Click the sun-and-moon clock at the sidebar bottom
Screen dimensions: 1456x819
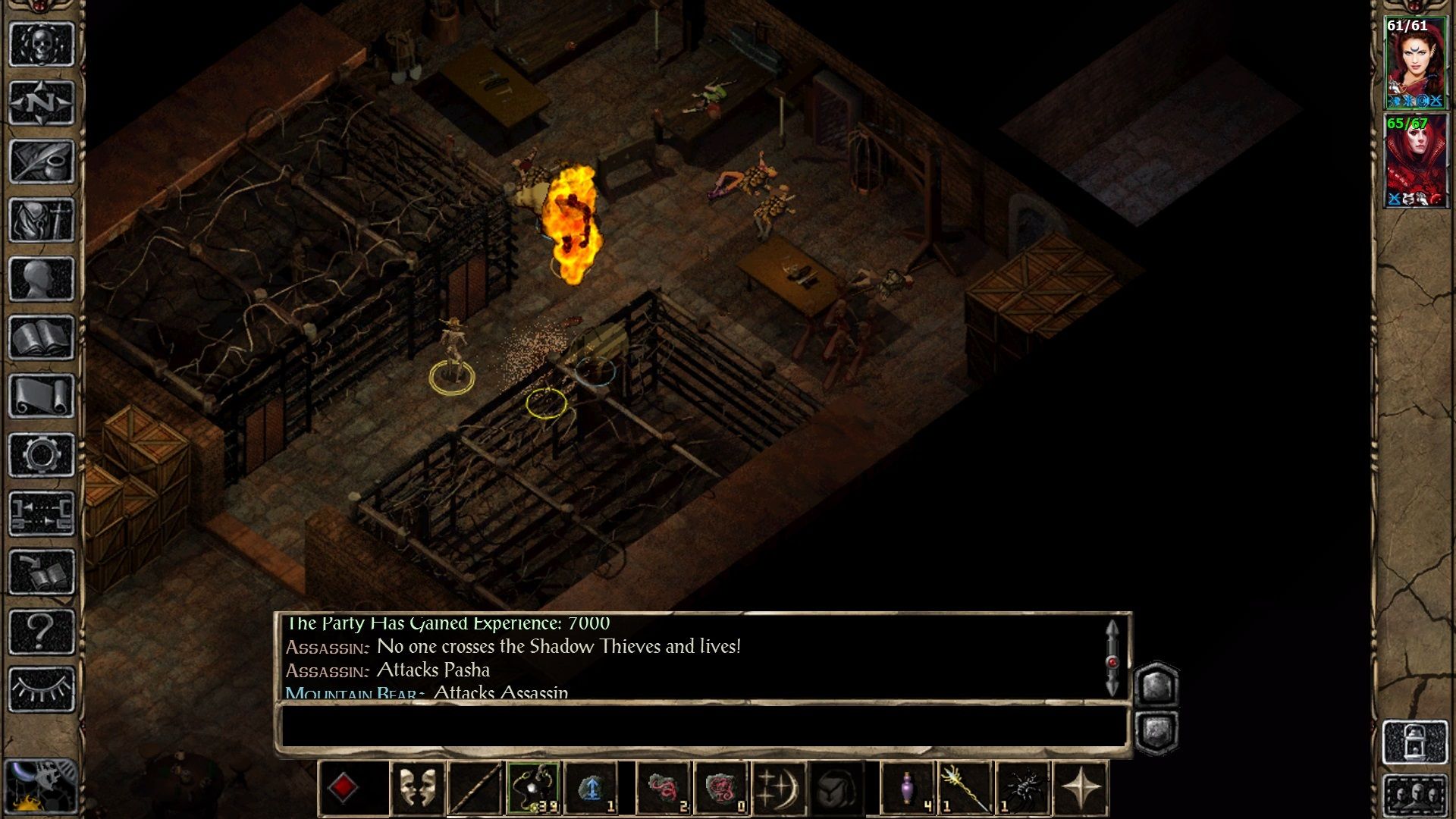41,787
